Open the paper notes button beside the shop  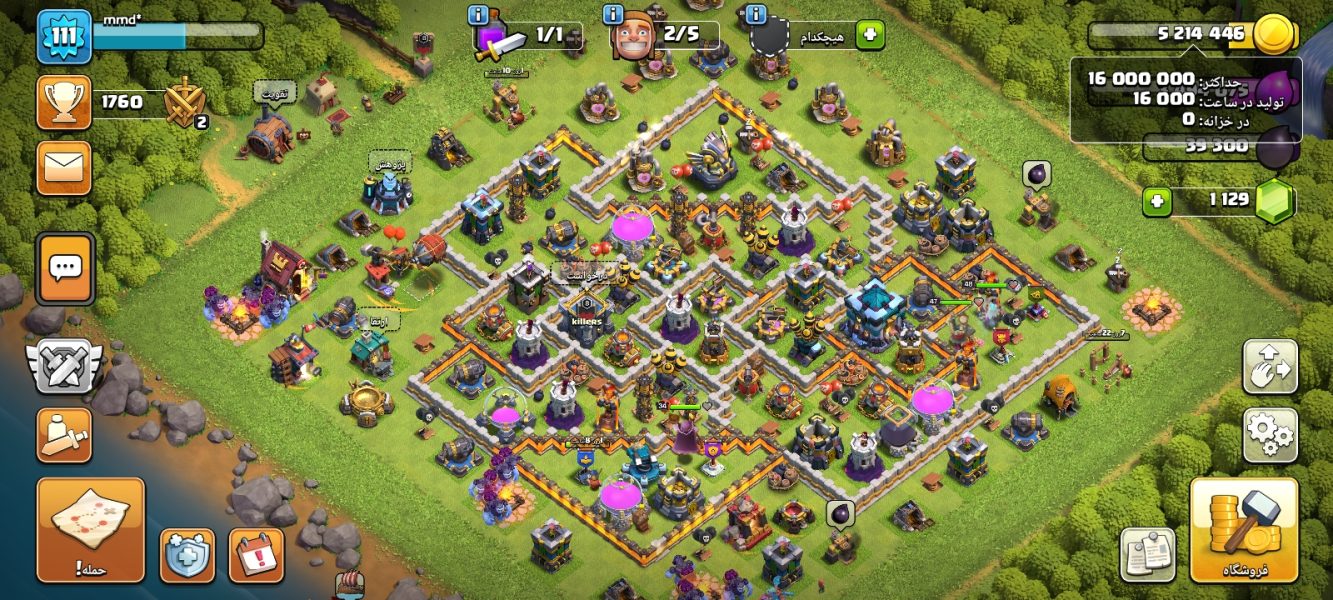pyautogui.click(x=1147, y=553)
